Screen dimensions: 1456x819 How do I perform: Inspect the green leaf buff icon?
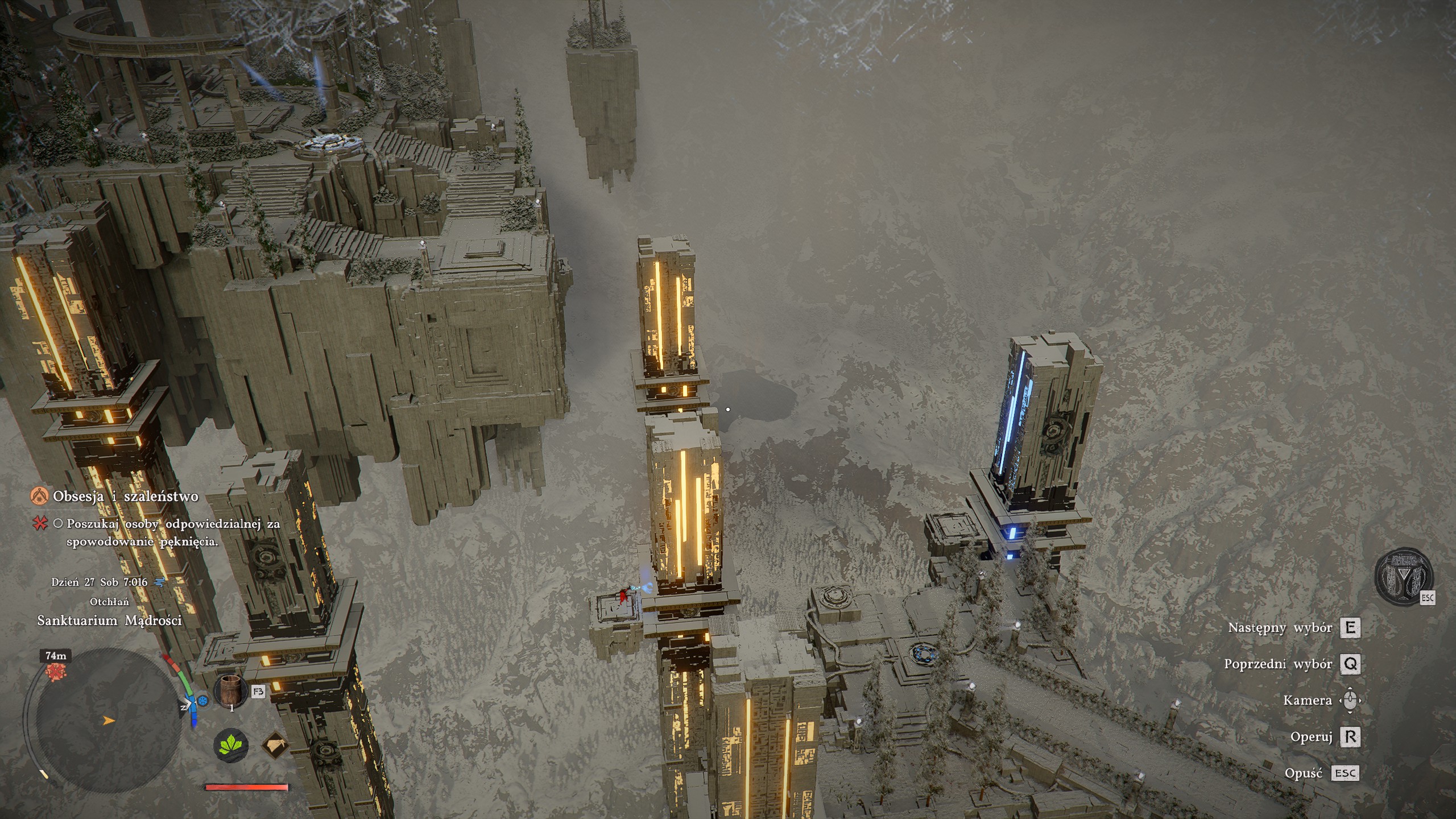(230, 745)
